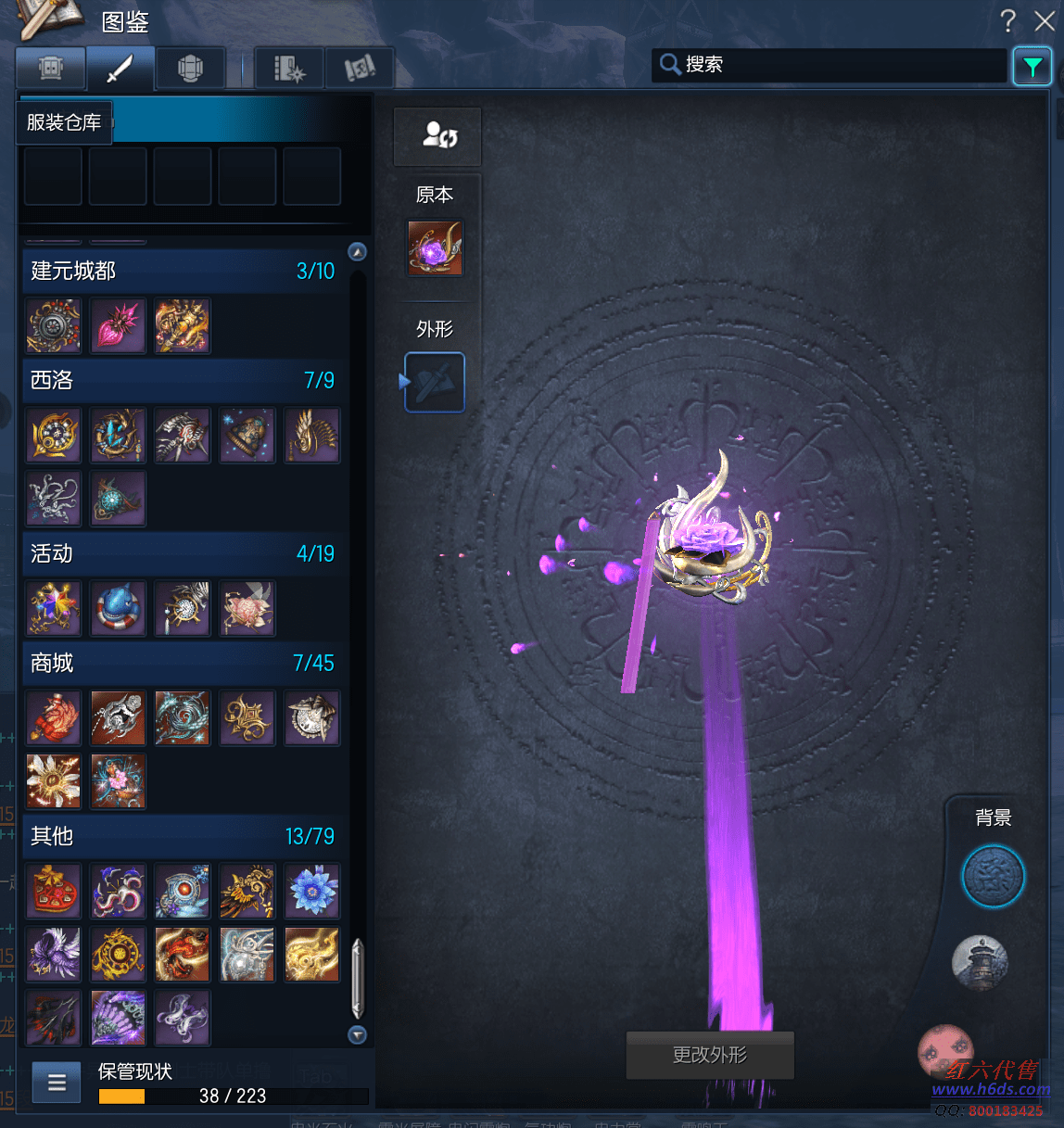Viewport: 1064px width, 1128px height.
Task: Open the www.h6ds.com watermark link
Action: coord(991,1089)
